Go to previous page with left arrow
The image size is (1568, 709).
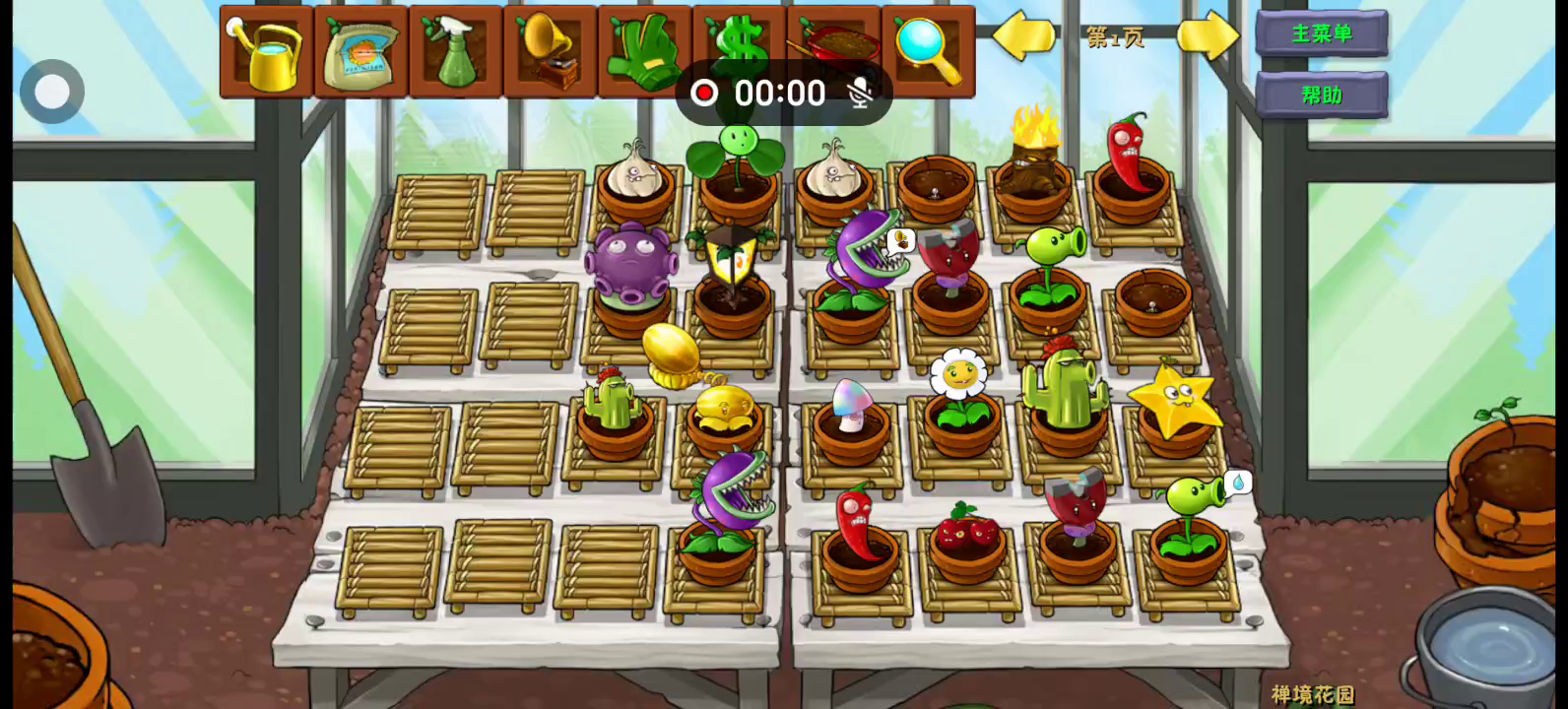[x=1022, y=36]
